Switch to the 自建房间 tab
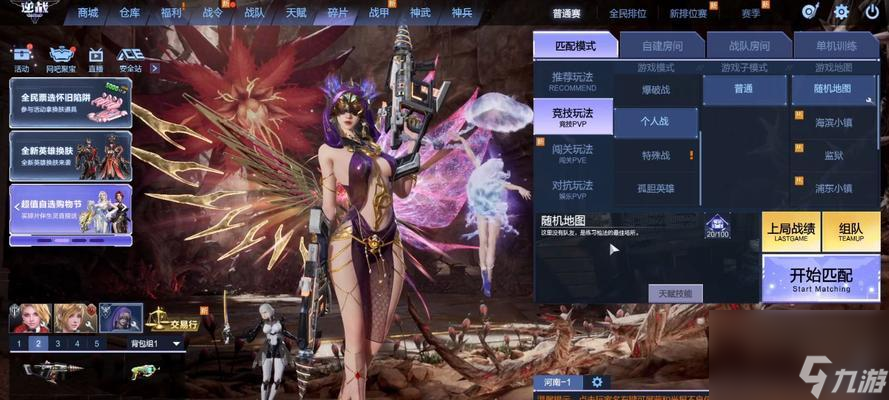Image resolution: width=889 pixels, height=400 pixels. [661, 45]
